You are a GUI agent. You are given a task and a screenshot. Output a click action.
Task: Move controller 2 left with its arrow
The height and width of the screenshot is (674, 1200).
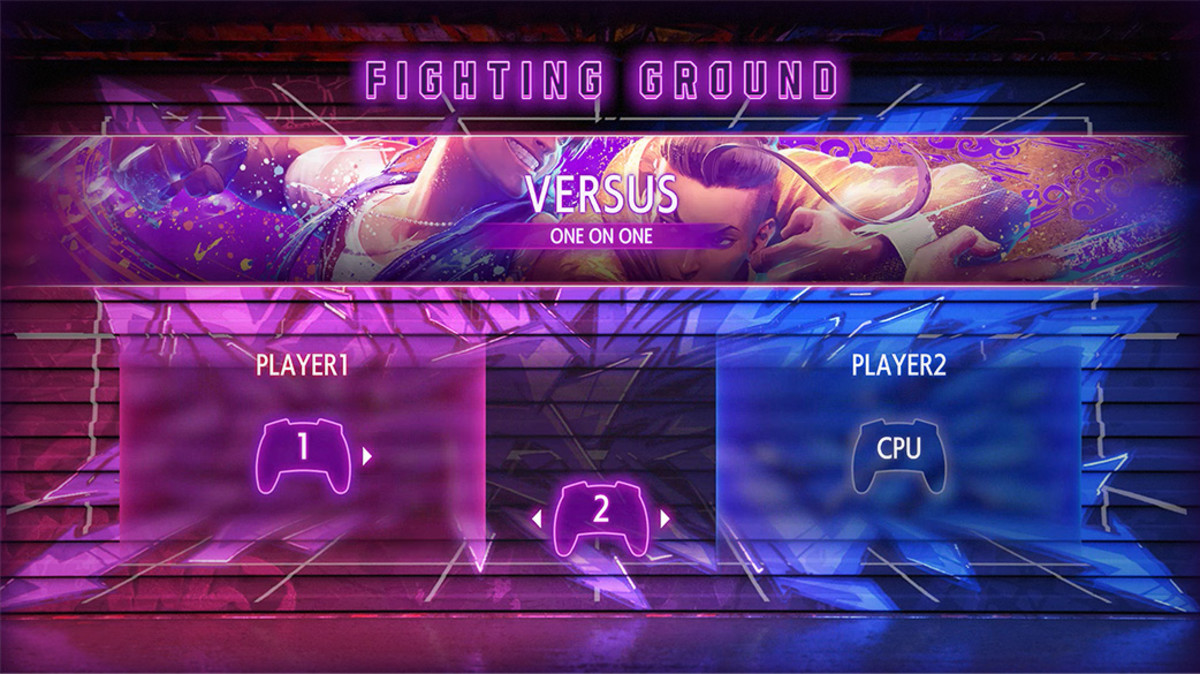click(x=536, y=518)
